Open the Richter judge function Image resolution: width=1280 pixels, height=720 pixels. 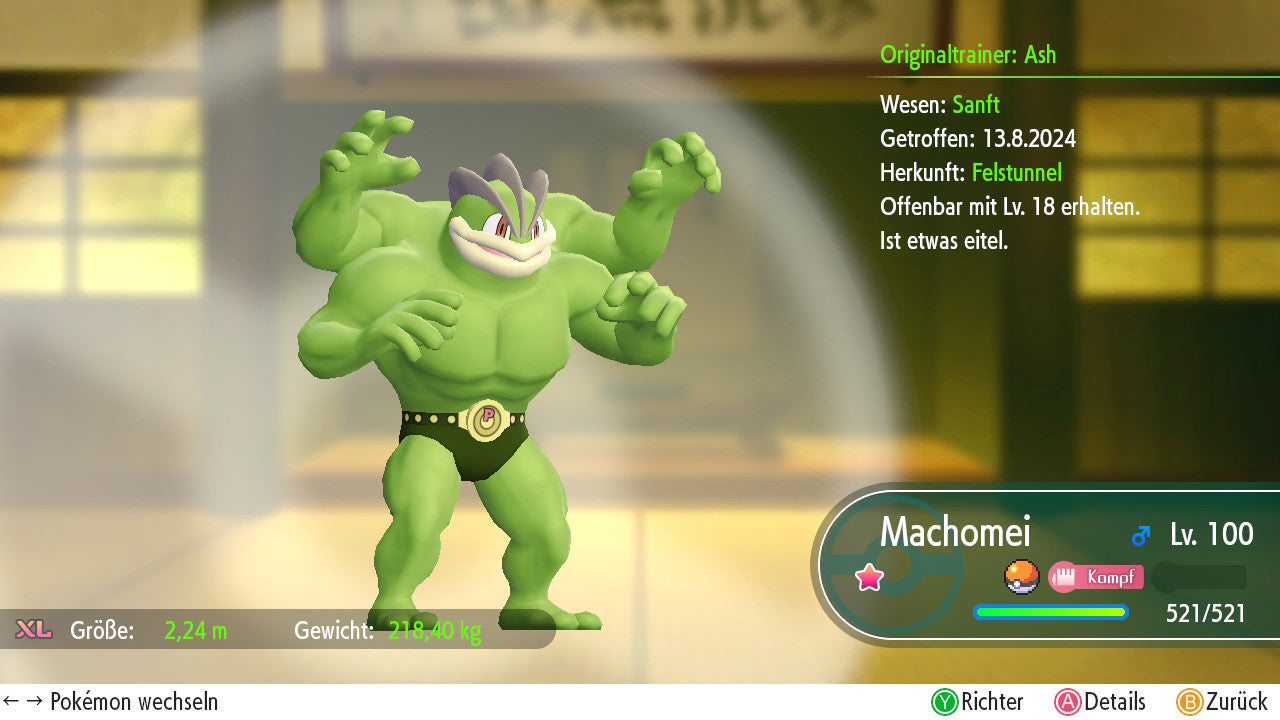978,702
